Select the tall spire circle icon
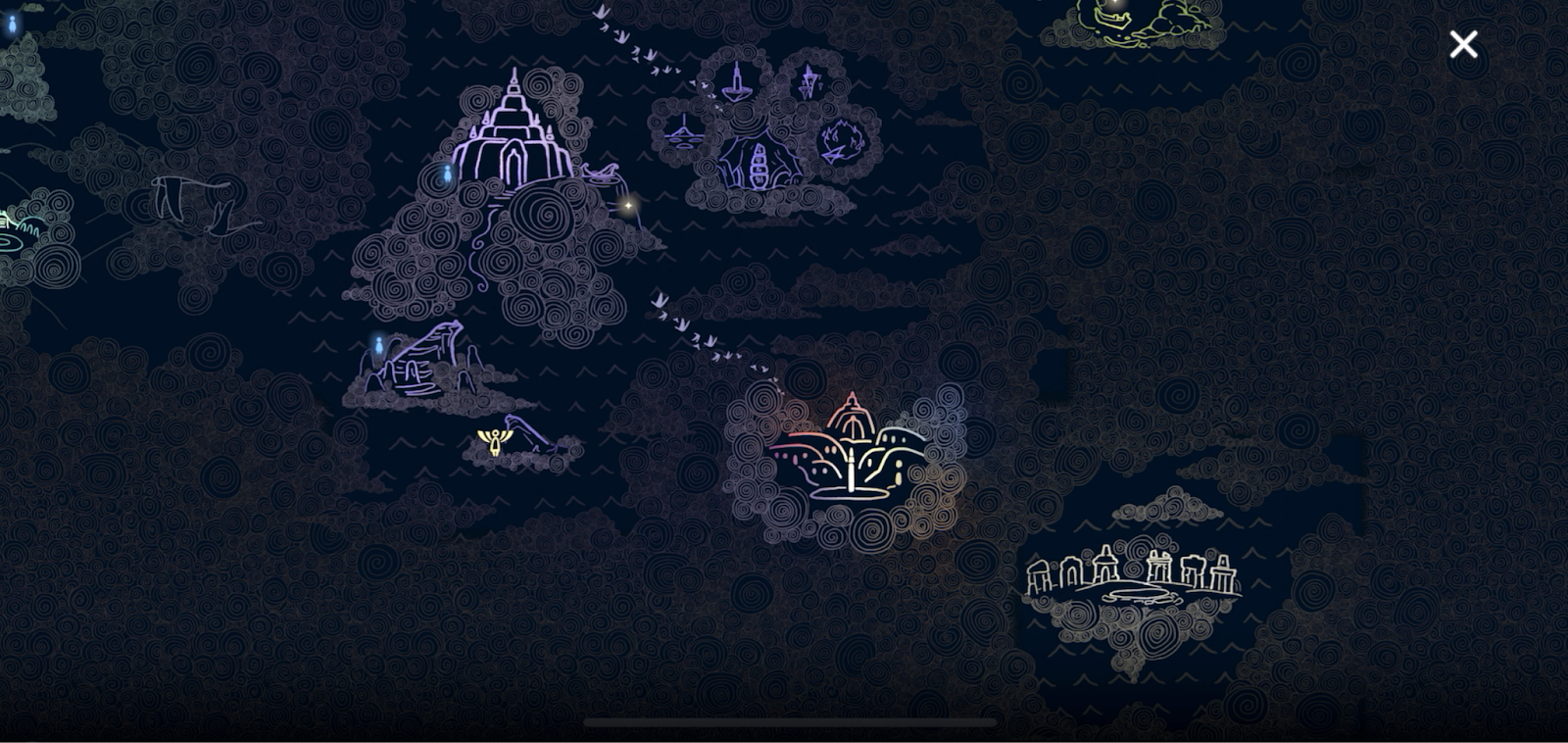This screenshot has height=743, width=1568. (x=737, y=82)
